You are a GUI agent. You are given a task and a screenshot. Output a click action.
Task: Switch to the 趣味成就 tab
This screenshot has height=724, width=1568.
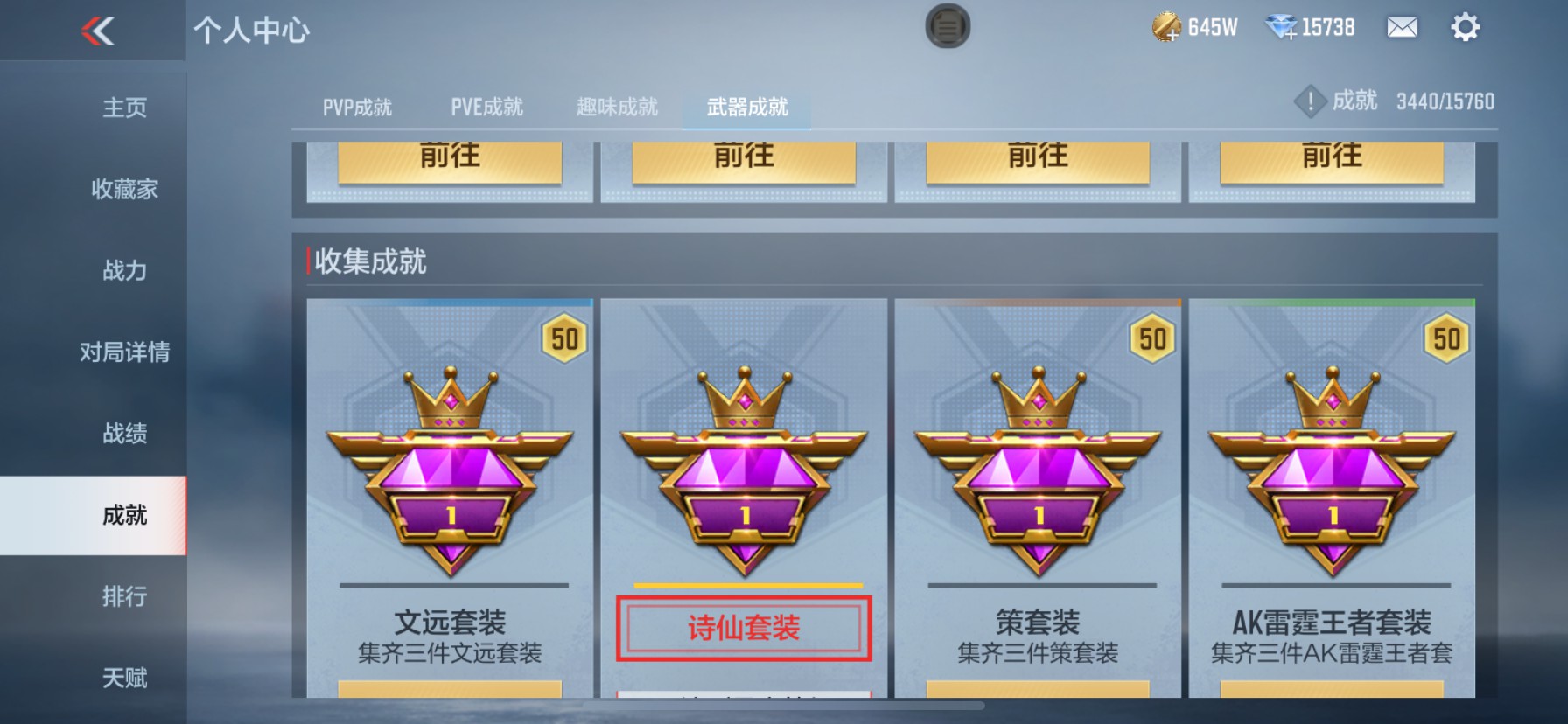click(617, 107)
